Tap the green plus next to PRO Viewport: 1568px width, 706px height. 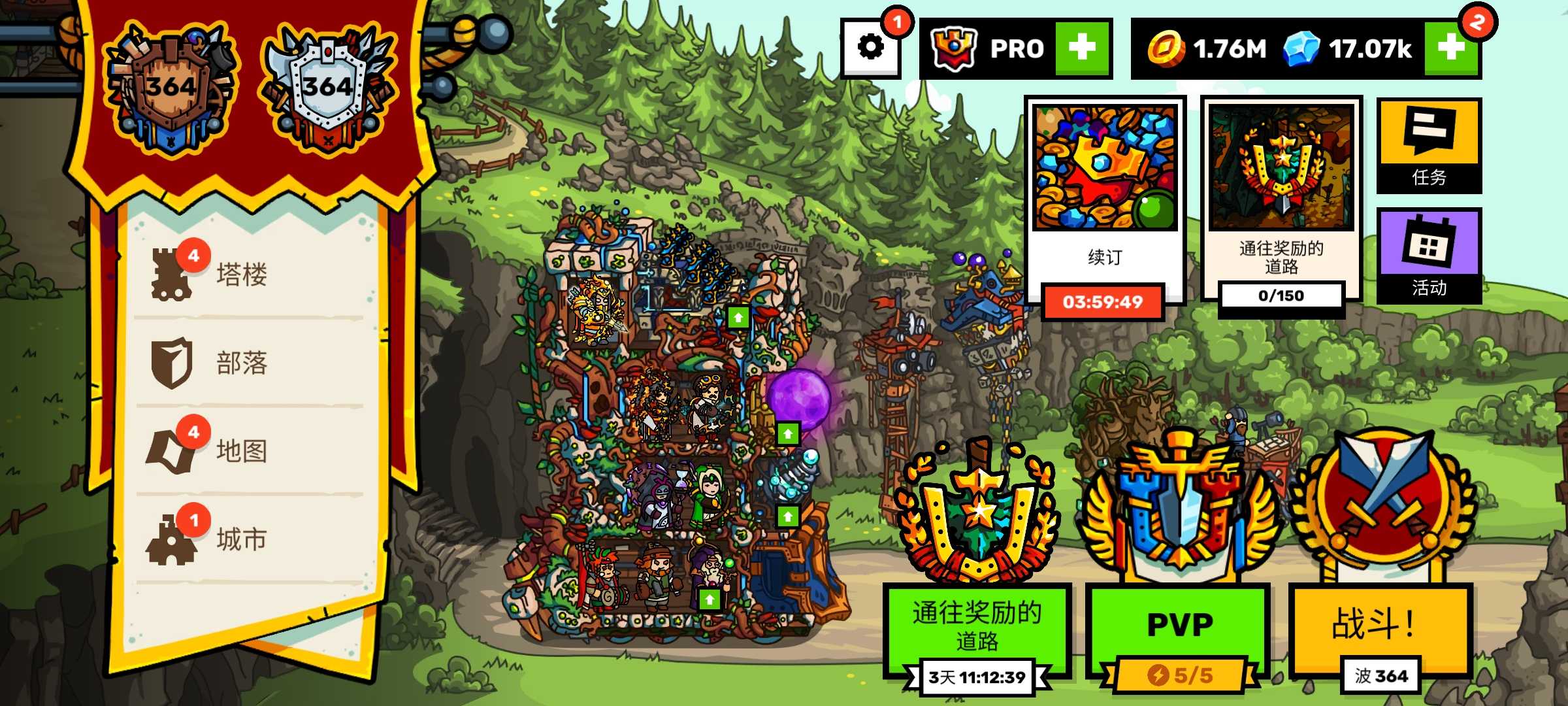tap(1083, 48)
